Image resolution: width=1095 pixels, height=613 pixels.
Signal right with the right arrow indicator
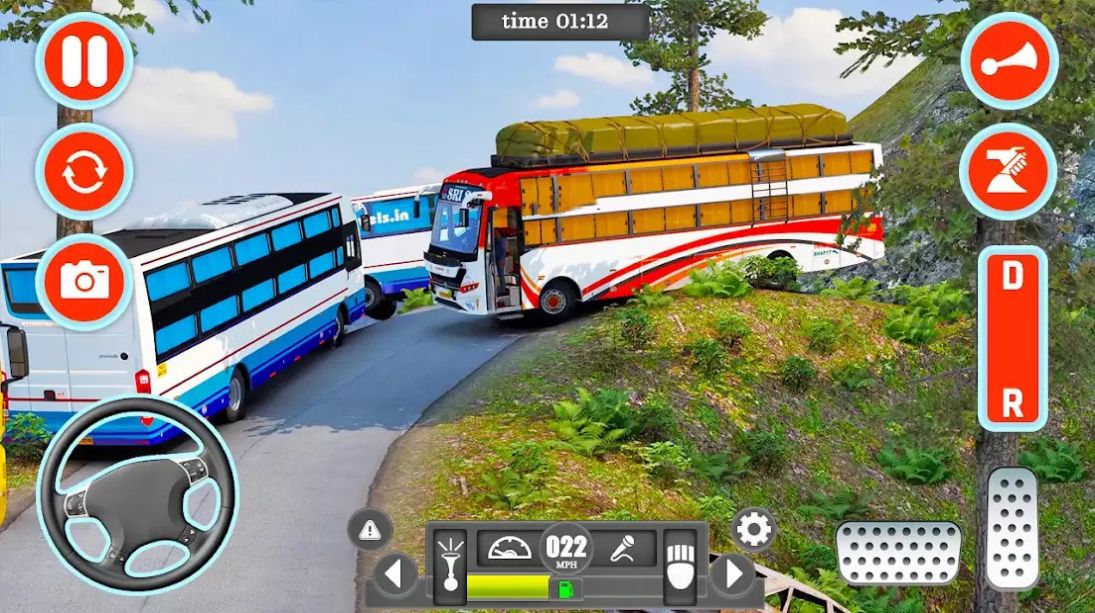733,575
